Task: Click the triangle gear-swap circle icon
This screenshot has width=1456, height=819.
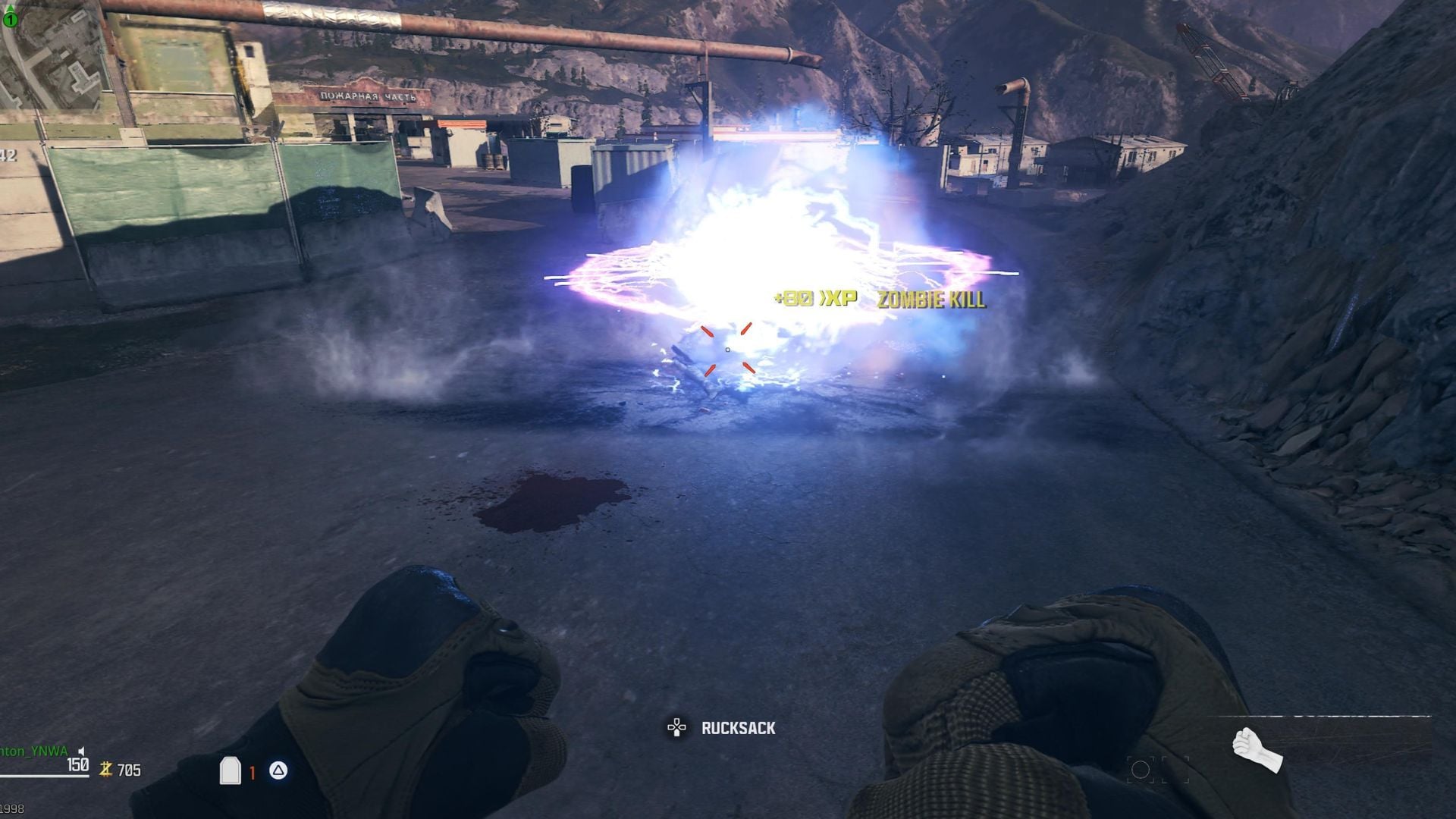Action: tap(278, 769)
